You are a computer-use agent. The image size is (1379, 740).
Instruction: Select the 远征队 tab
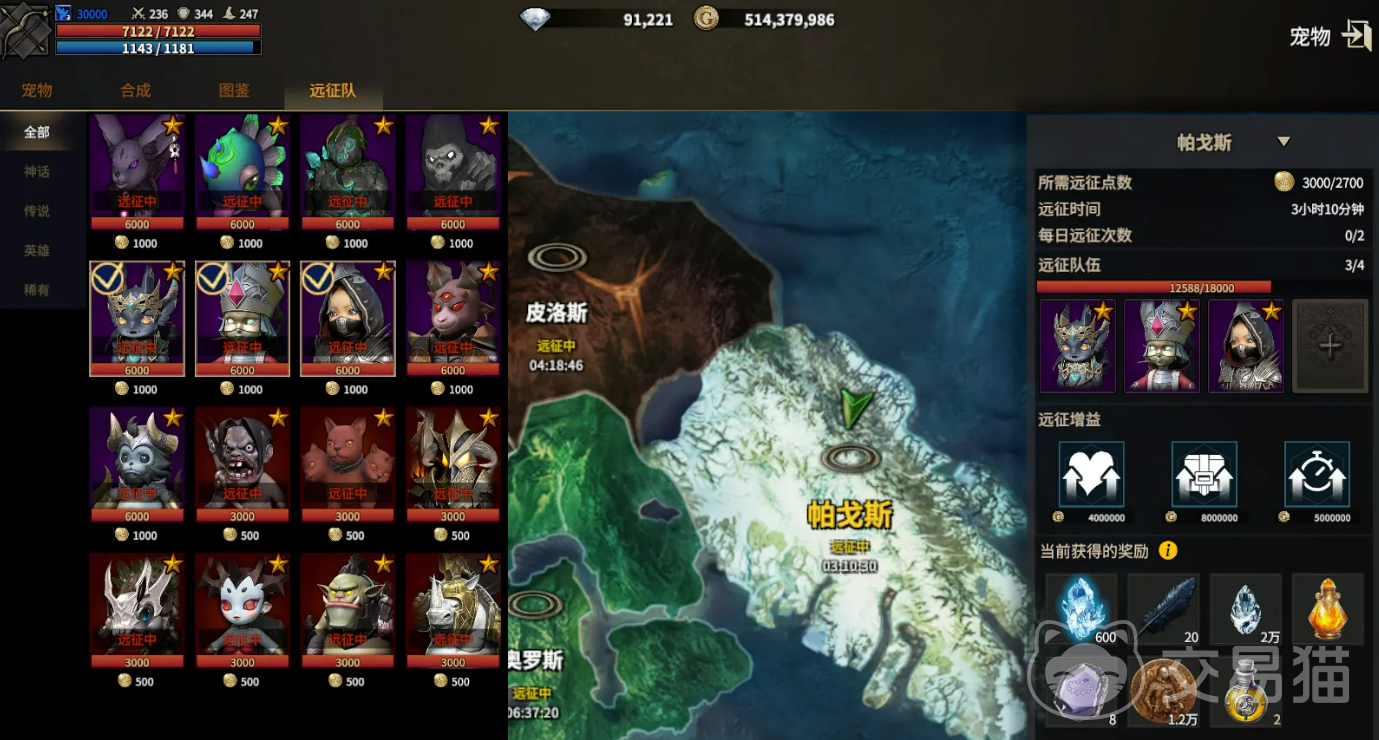pyautogui.click(x=332, y=90)
